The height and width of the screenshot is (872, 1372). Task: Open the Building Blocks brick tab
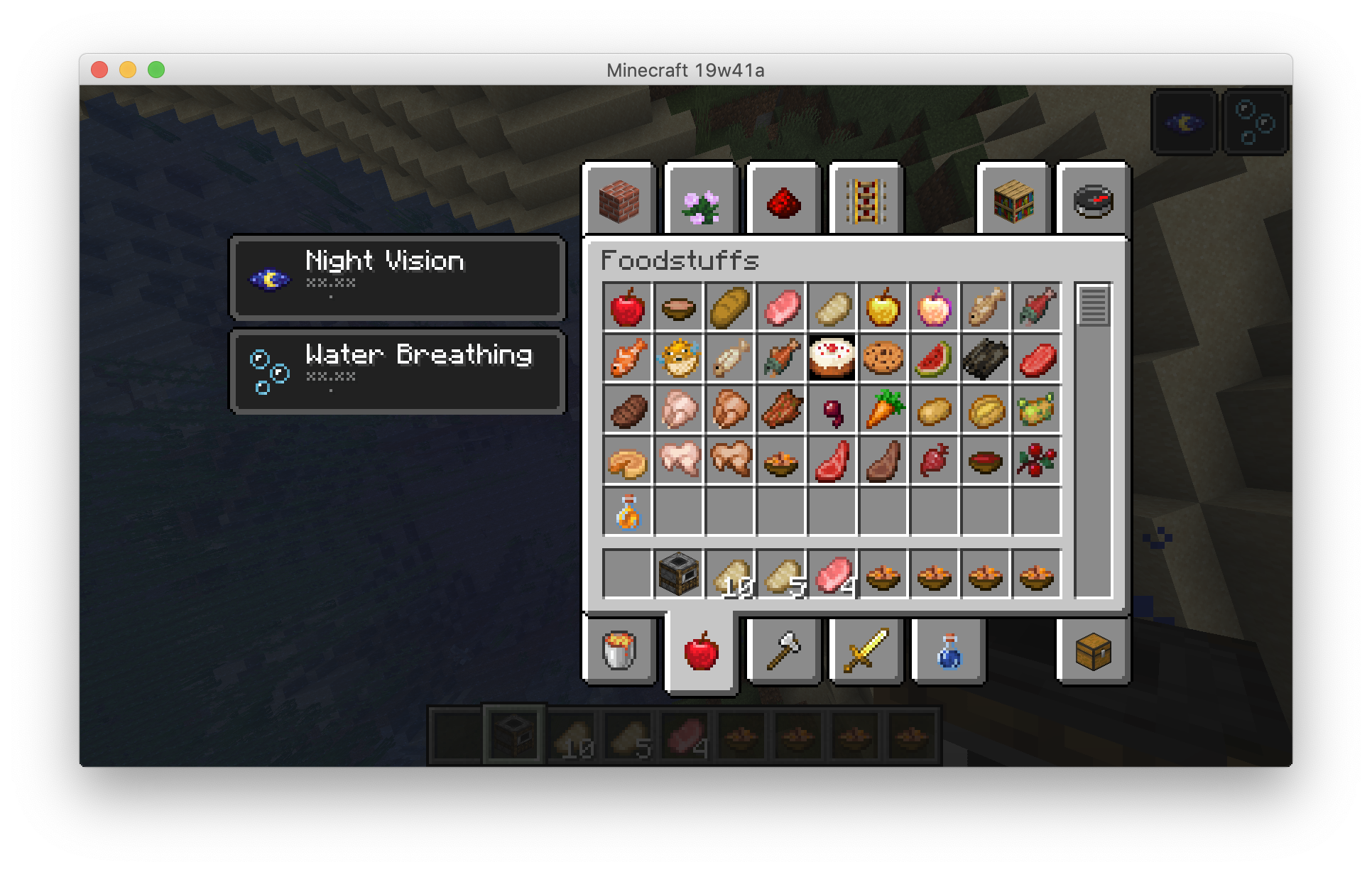[619, 201]
